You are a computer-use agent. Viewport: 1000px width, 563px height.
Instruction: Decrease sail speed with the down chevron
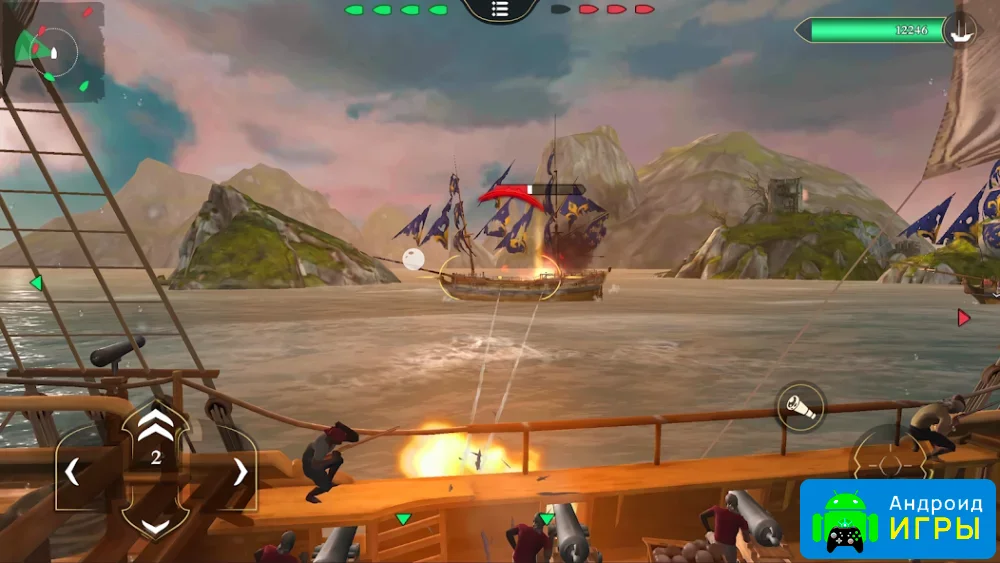155,524
